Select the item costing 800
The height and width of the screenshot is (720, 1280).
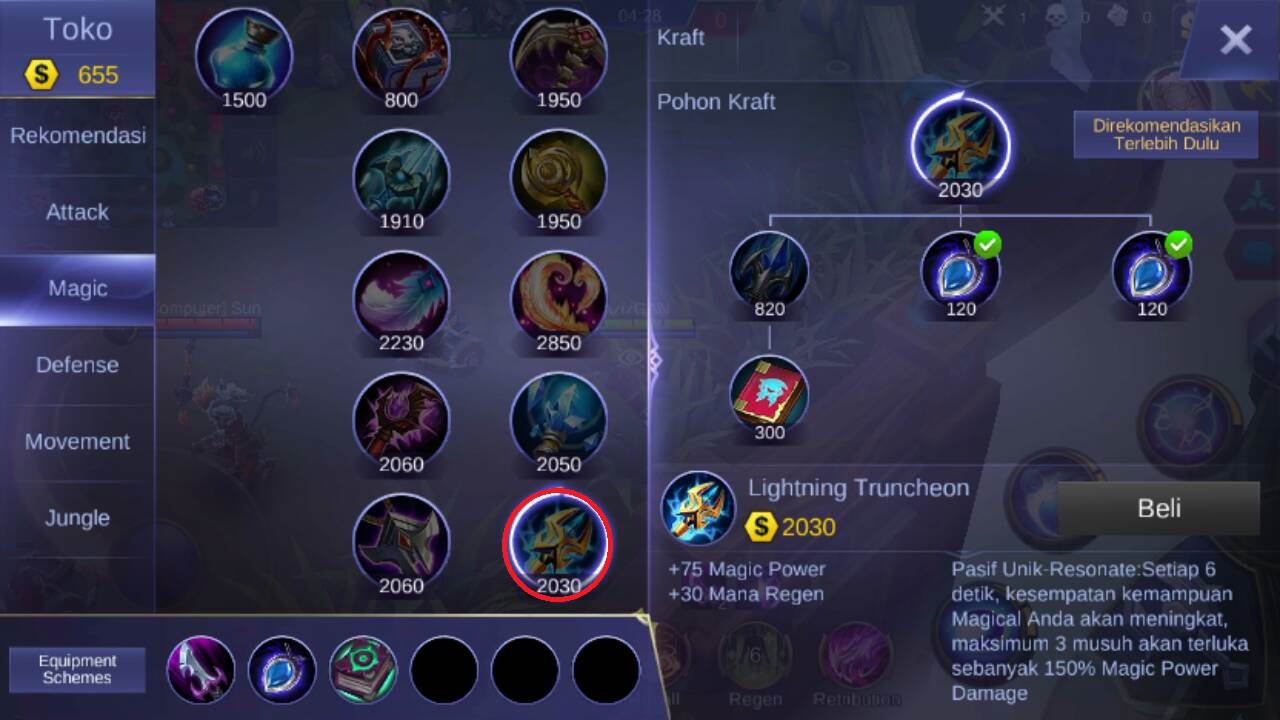tap(401, 55)
